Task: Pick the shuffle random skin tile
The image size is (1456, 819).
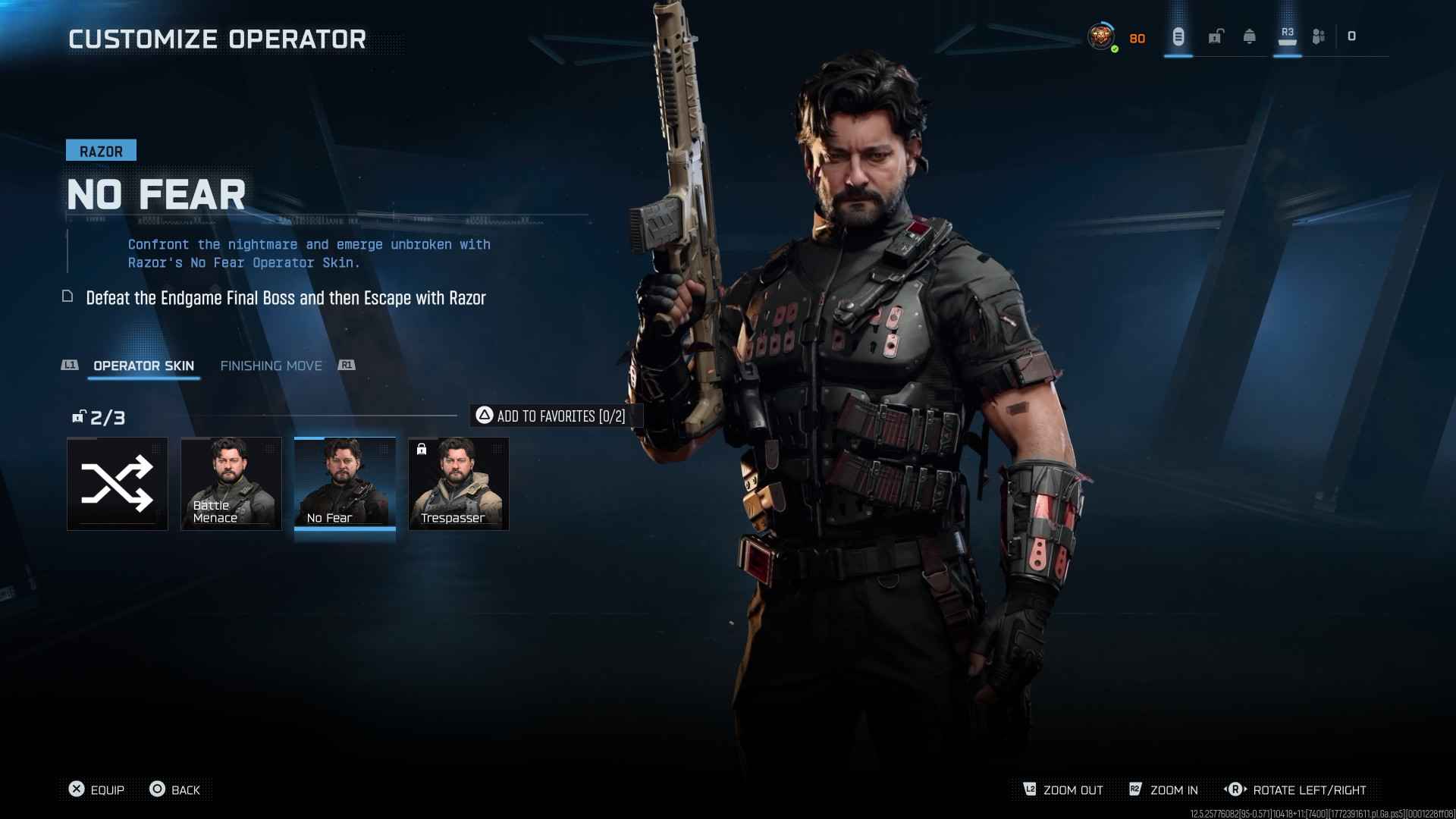Action: (x=118, y=484)
